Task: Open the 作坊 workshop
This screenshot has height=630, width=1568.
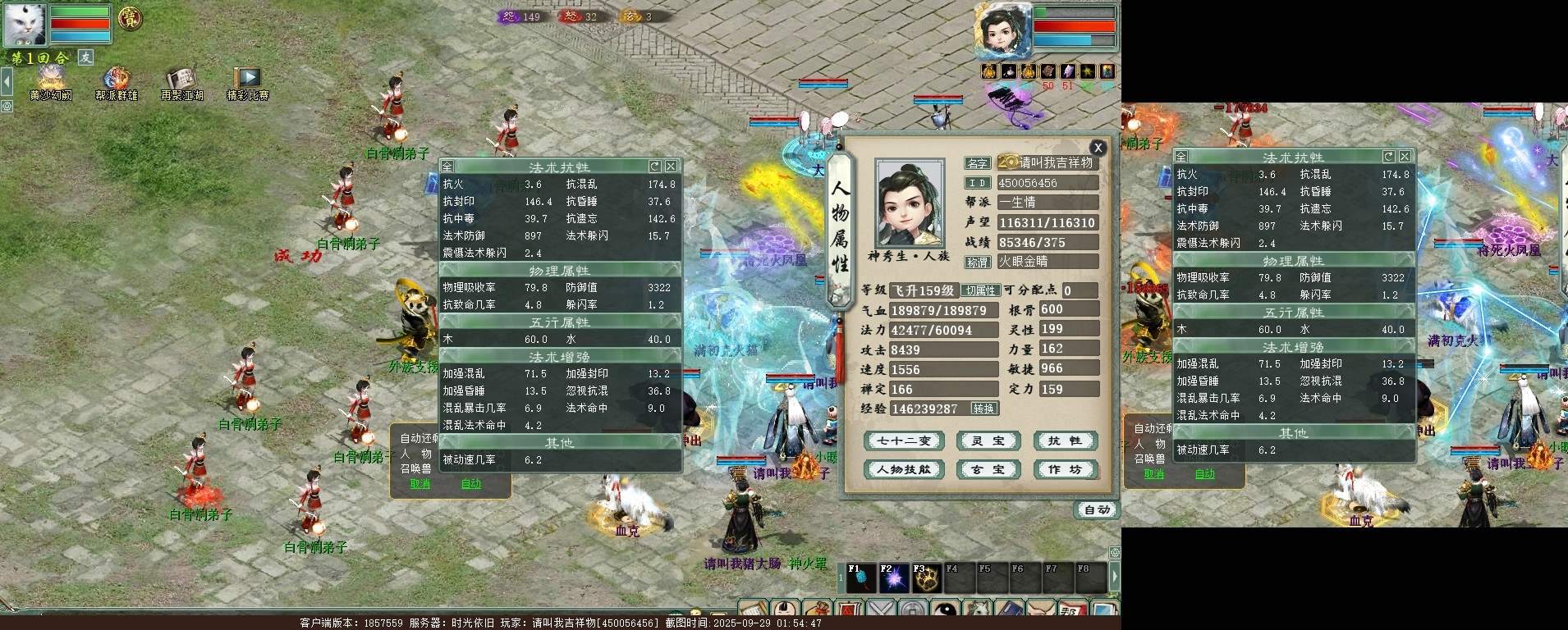Action: point(1065,470)
